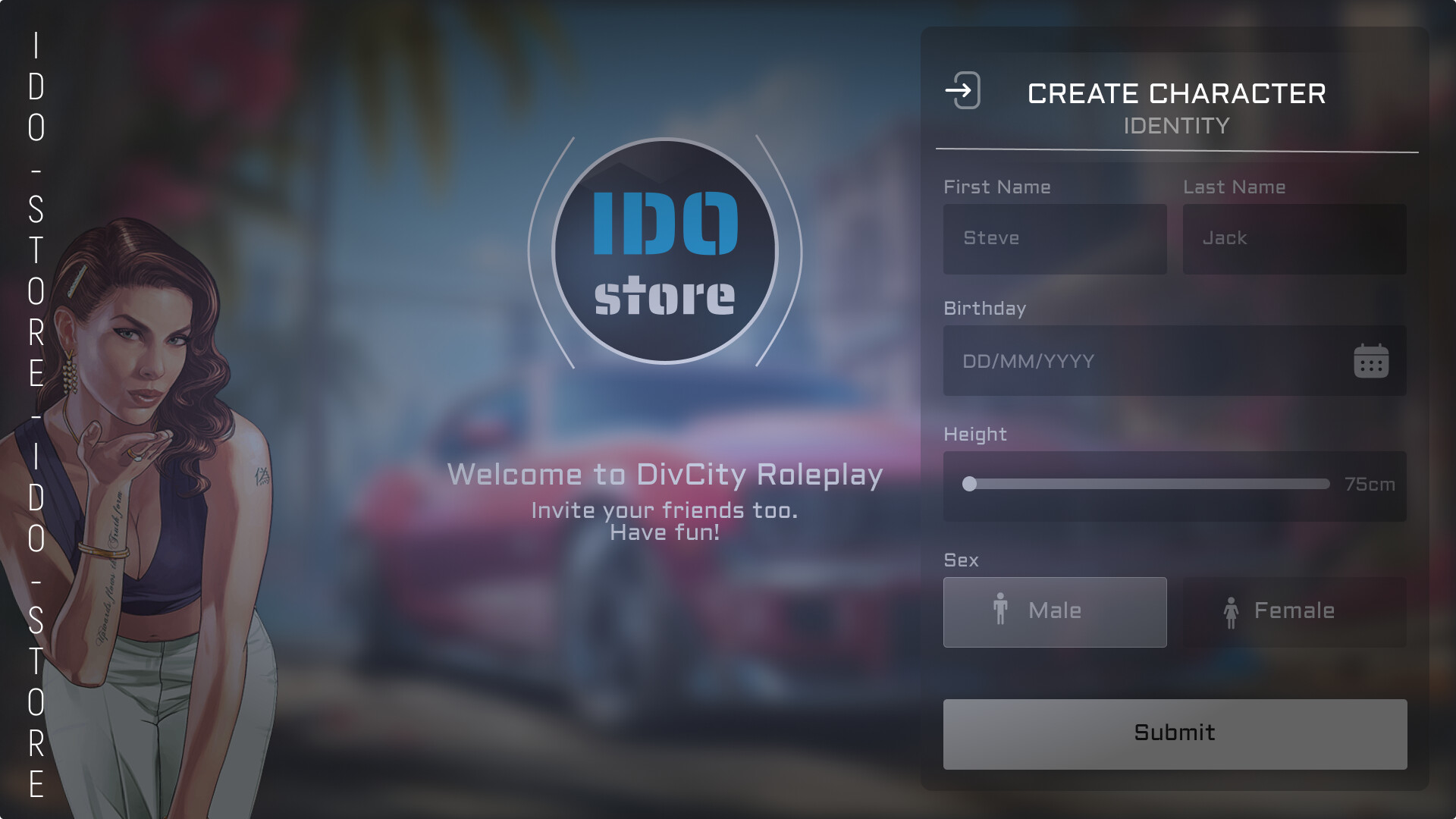Screen dimensions: 1456x819
Task: Click the arrow icon beside CREATE CHARACTER
Action: [x=962, y=91]
